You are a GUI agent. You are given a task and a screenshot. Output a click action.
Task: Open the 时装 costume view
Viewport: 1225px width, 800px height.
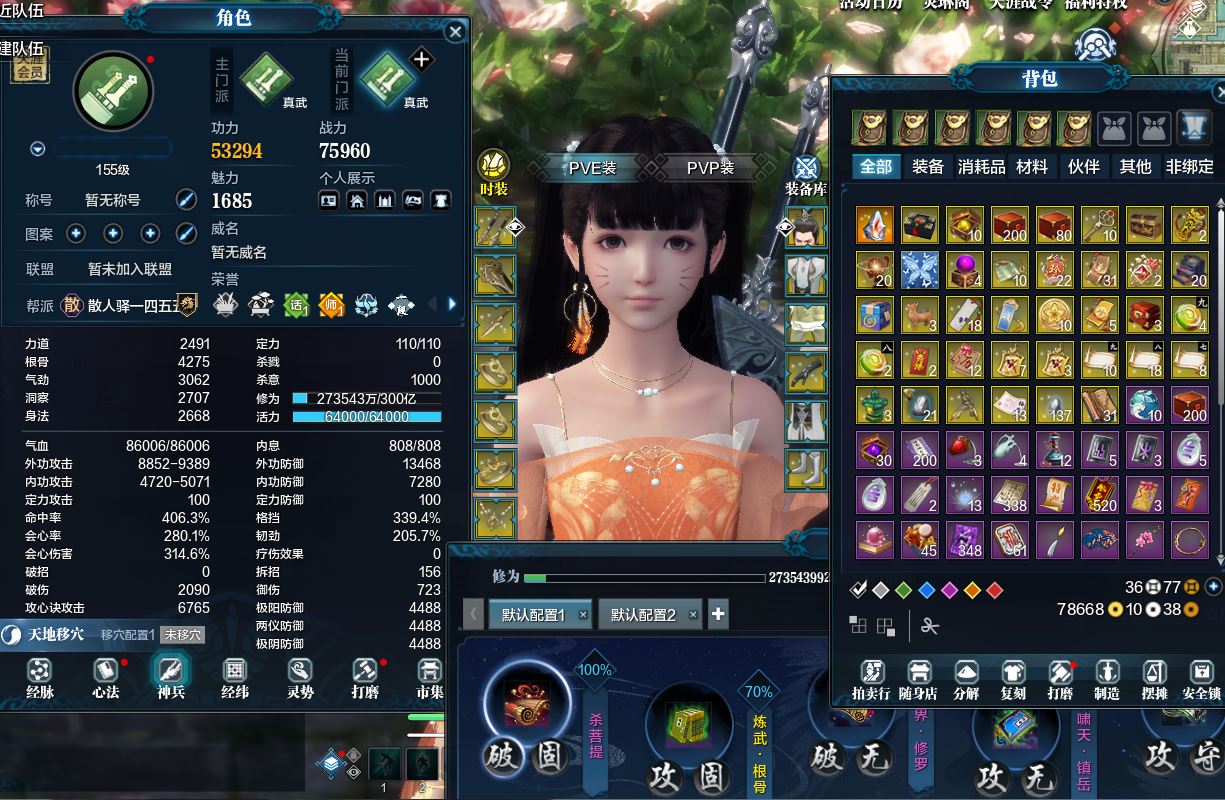[494, 172]
